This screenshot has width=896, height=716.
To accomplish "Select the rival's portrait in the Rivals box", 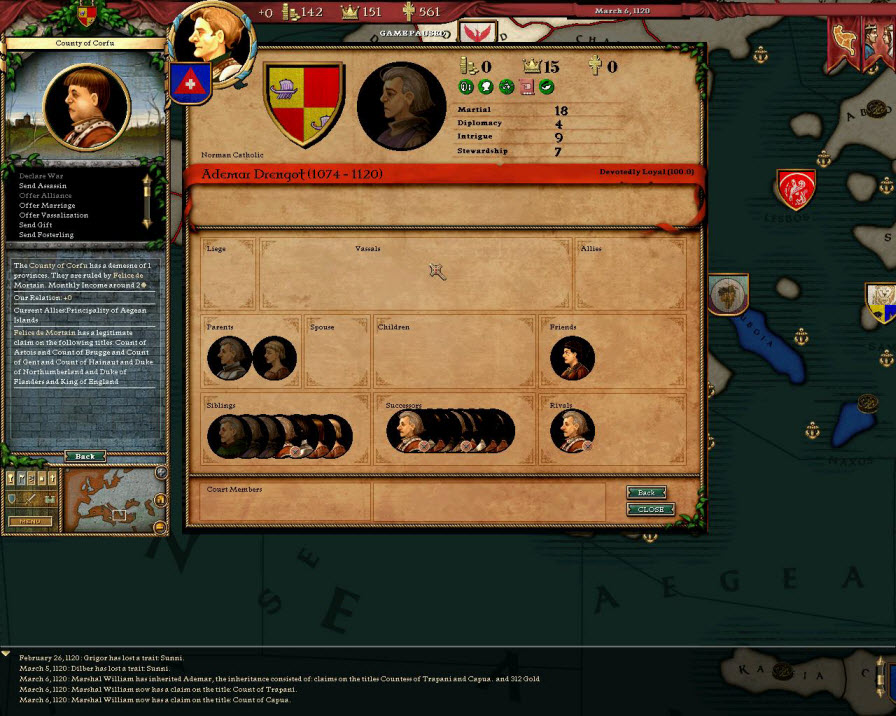I will [573, 431].
